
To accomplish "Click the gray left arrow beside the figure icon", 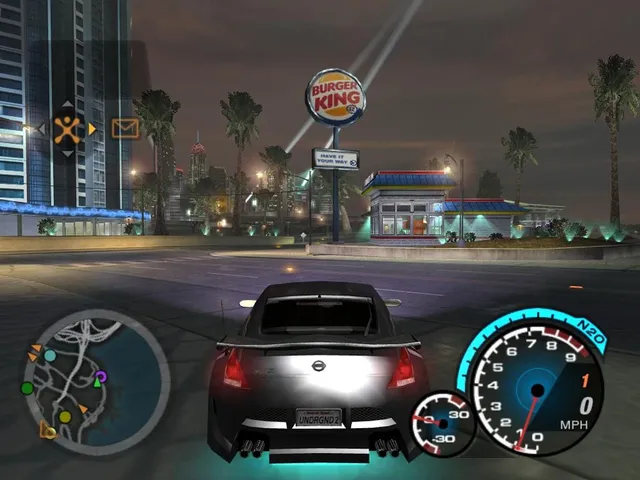I will click(x=42, y=128).
